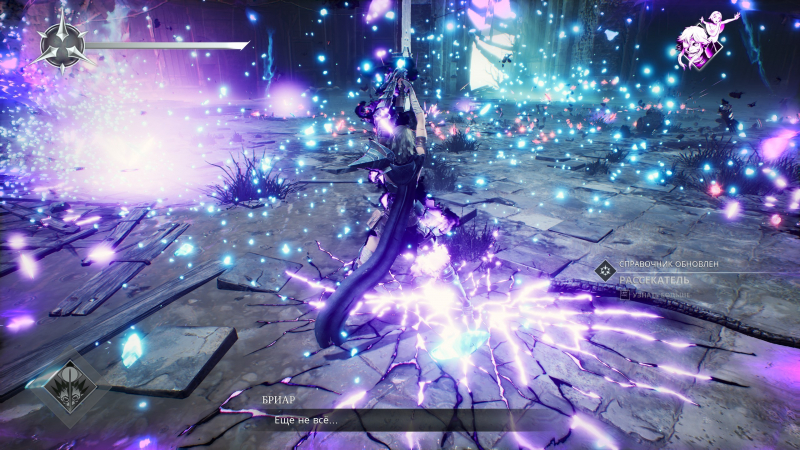
Task: Click the diamond-shaped spiky-mask skill icon
Action: tap(69, 387)
